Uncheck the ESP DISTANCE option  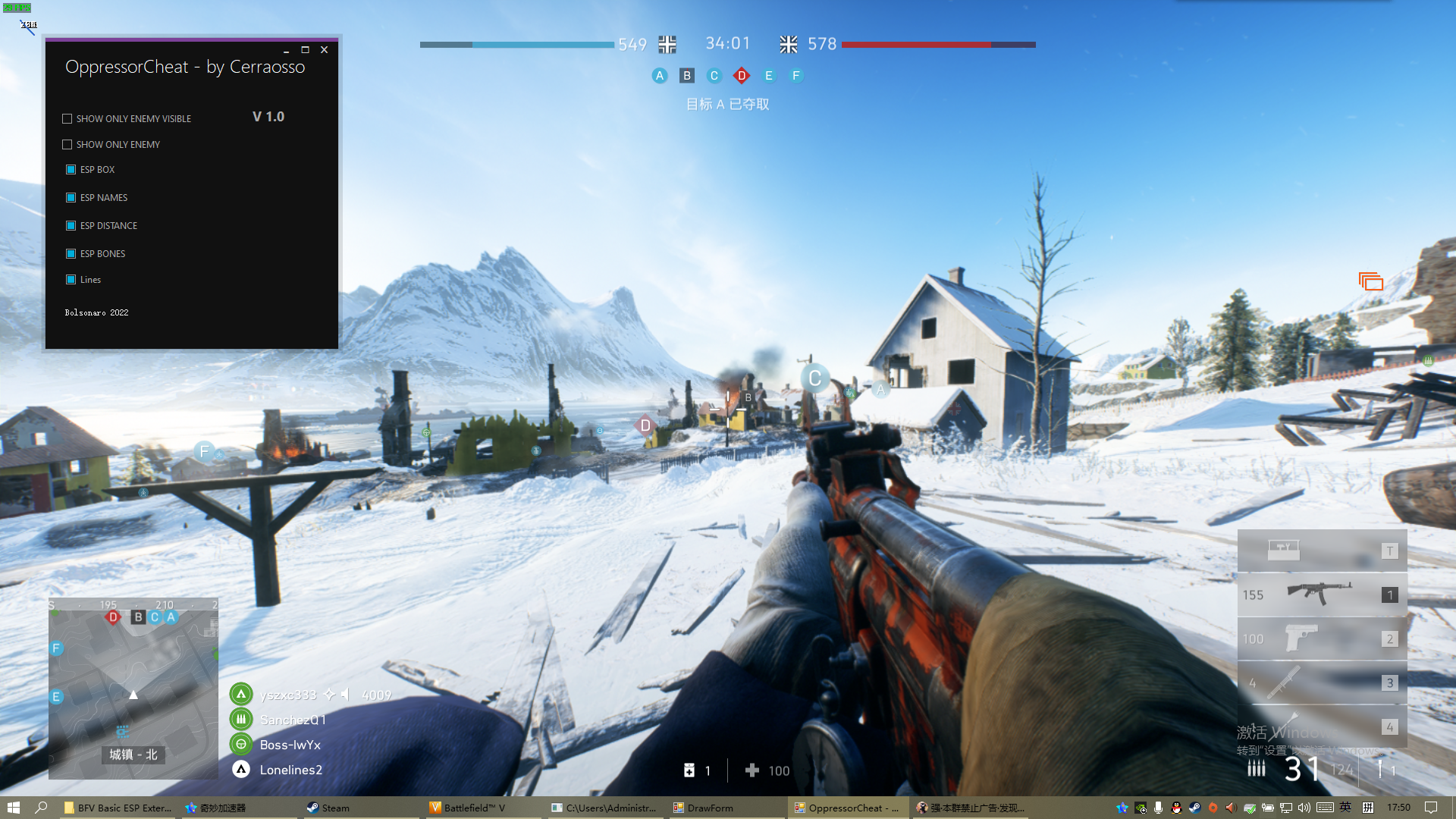71,226
